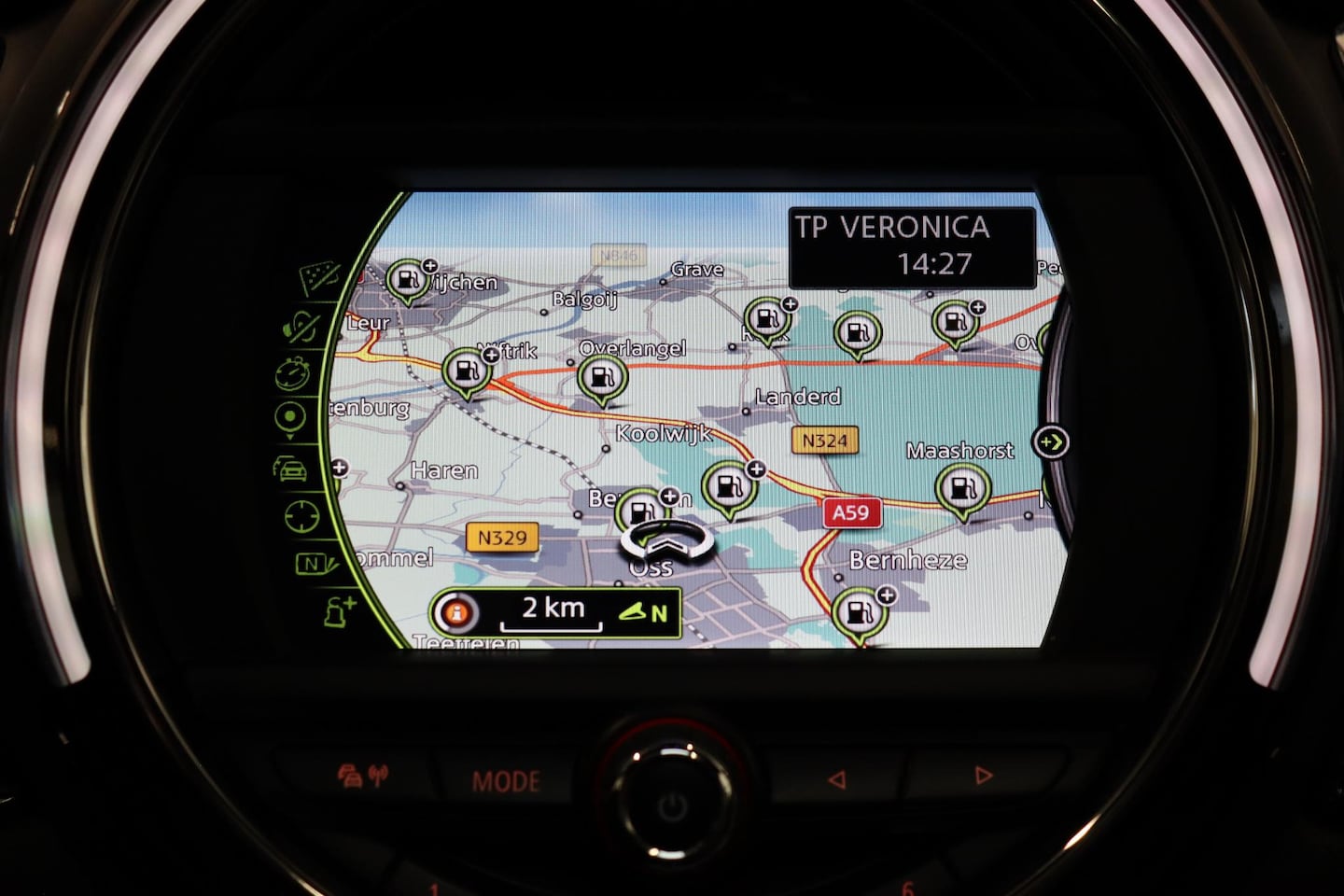Pick the fuel station marker below Bernheze
This screenshot has height=896, width=1344.
coord(858,612)
